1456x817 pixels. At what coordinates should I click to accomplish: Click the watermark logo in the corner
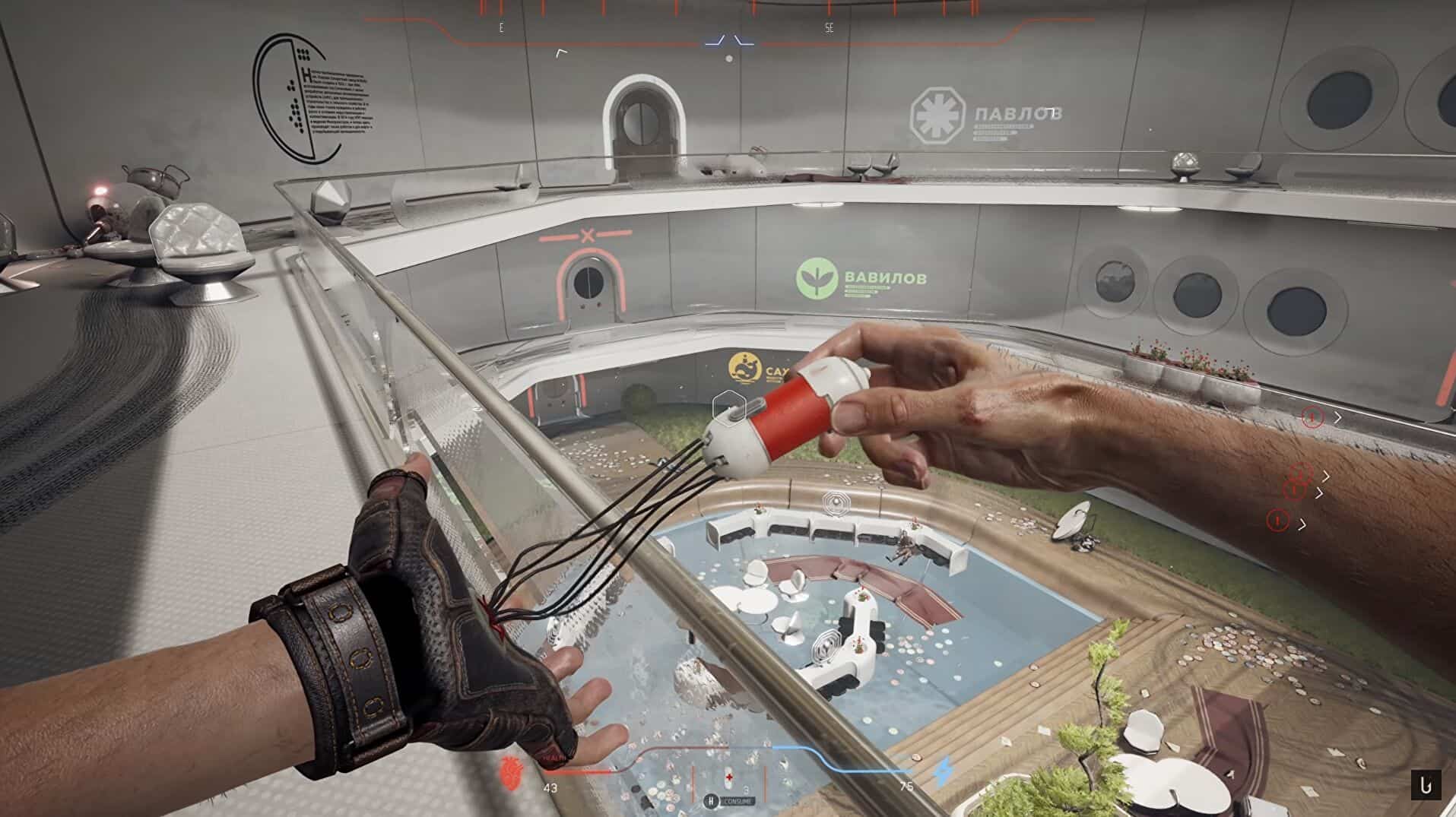click(x=1426, y=785)
